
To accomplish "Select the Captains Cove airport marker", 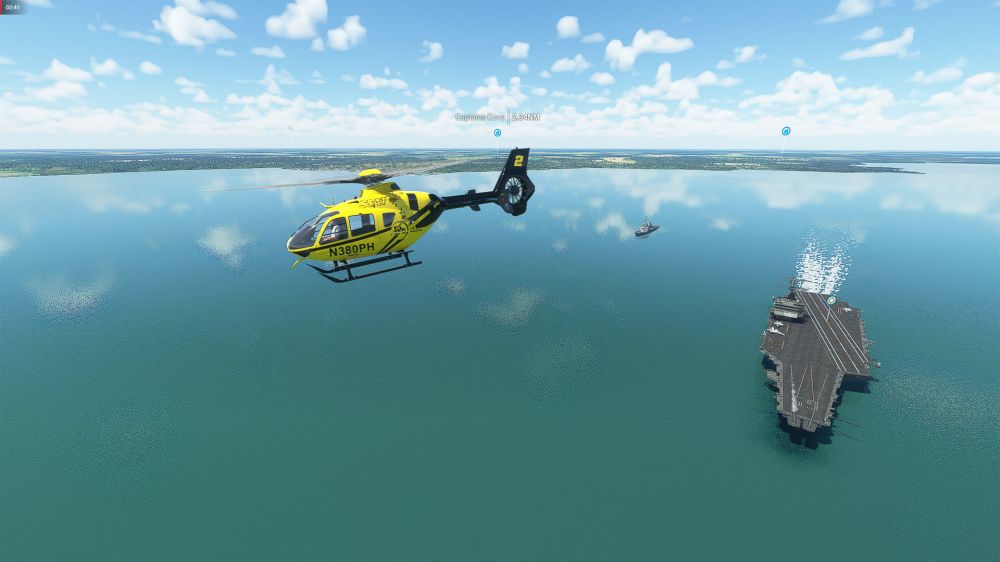I will 497,132.
